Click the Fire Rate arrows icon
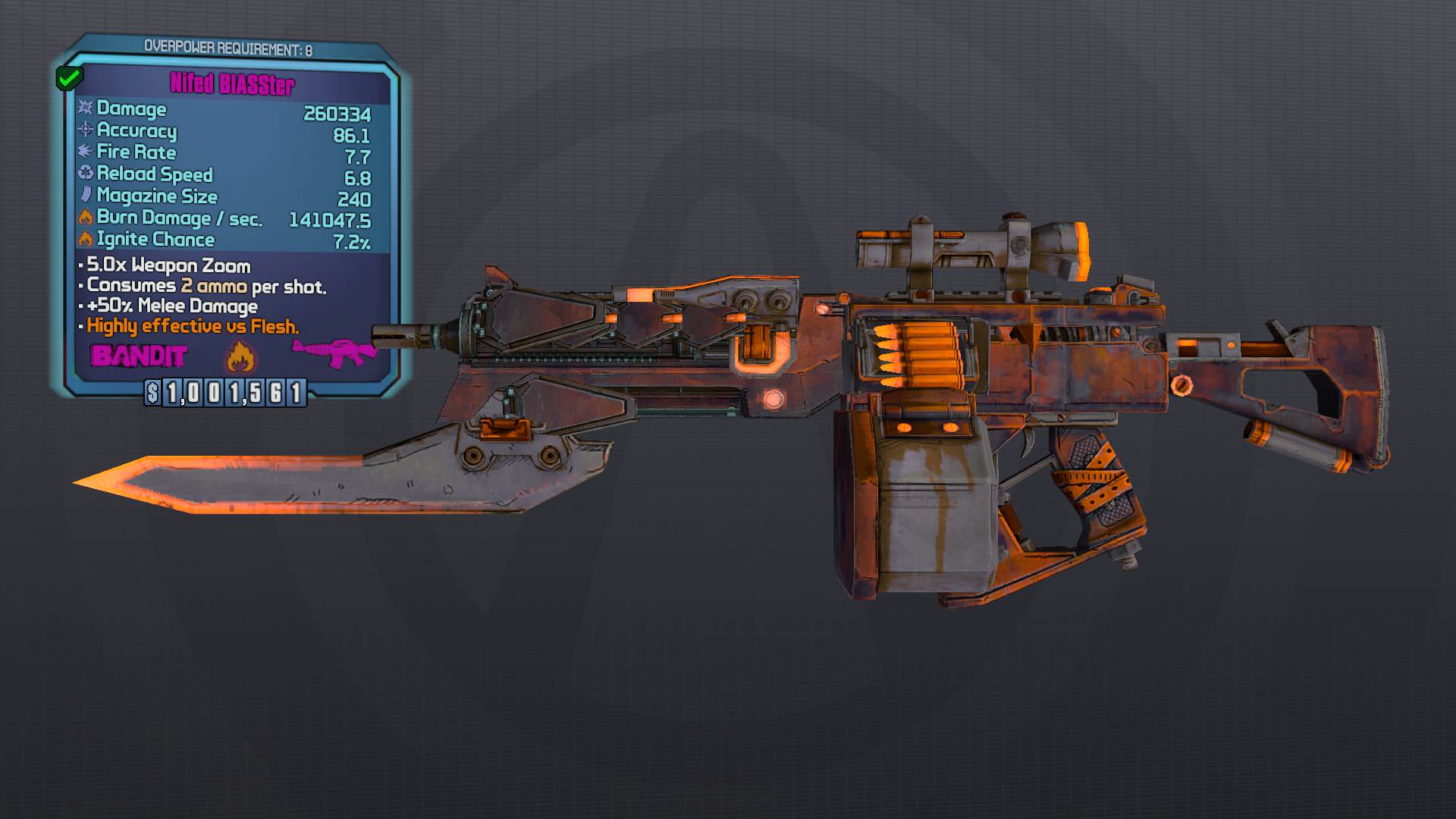This screenshot has width=1456, height=819. (x=86, y=152)
